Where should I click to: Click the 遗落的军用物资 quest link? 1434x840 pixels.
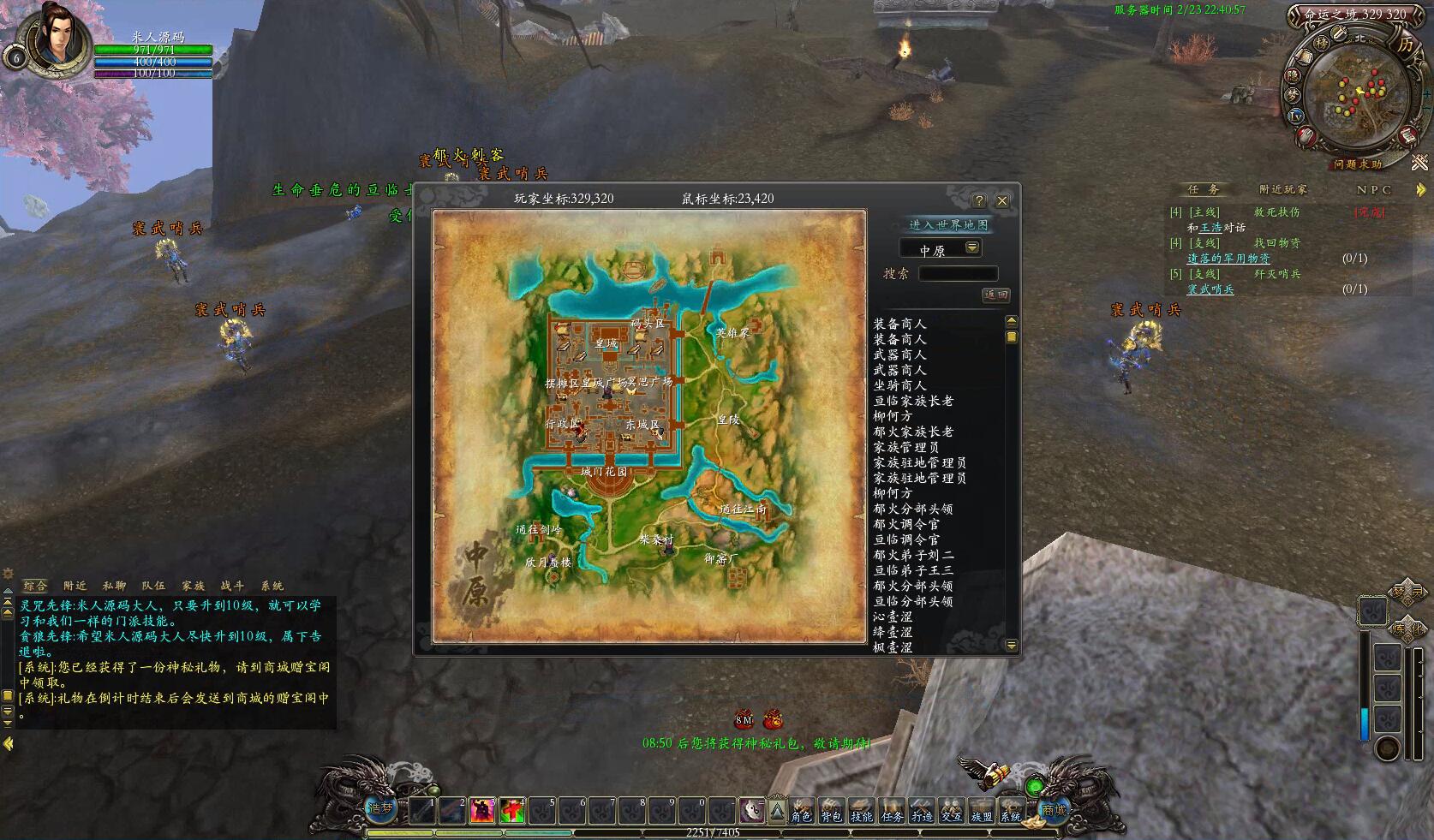[x=1228, y=258]
